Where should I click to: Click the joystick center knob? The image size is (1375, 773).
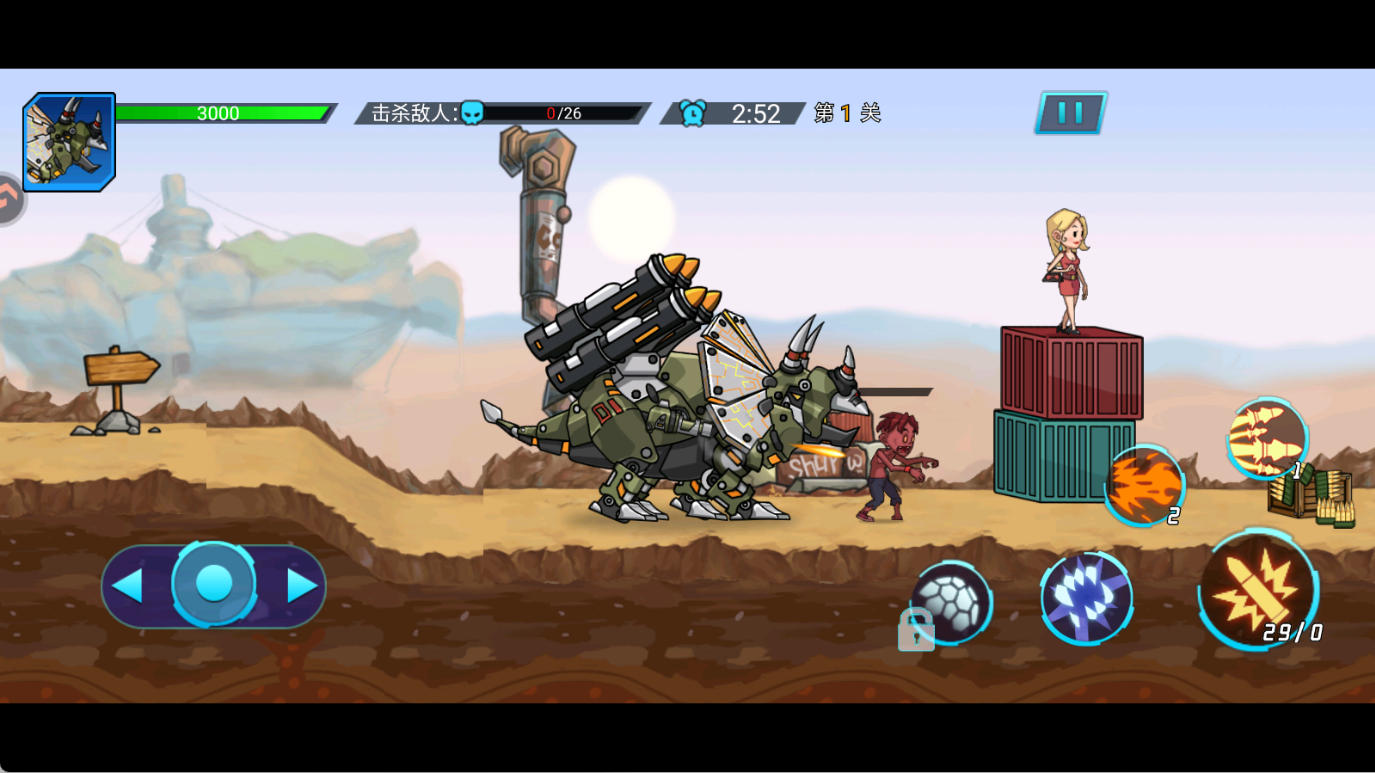[x=213, y=584]
